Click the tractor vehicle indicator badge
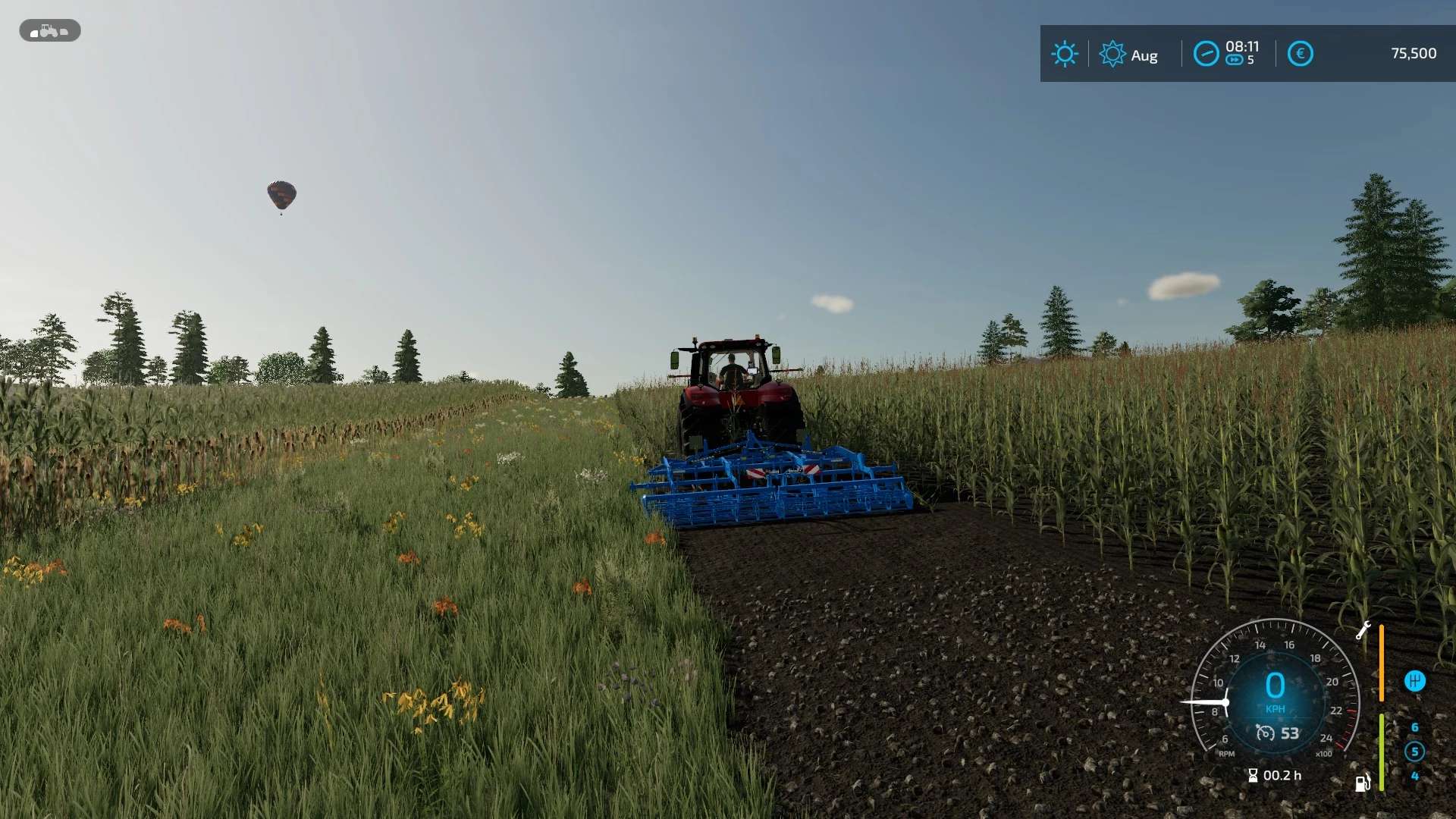This screenshot has height=819, width=1456. tap(49, 30)
